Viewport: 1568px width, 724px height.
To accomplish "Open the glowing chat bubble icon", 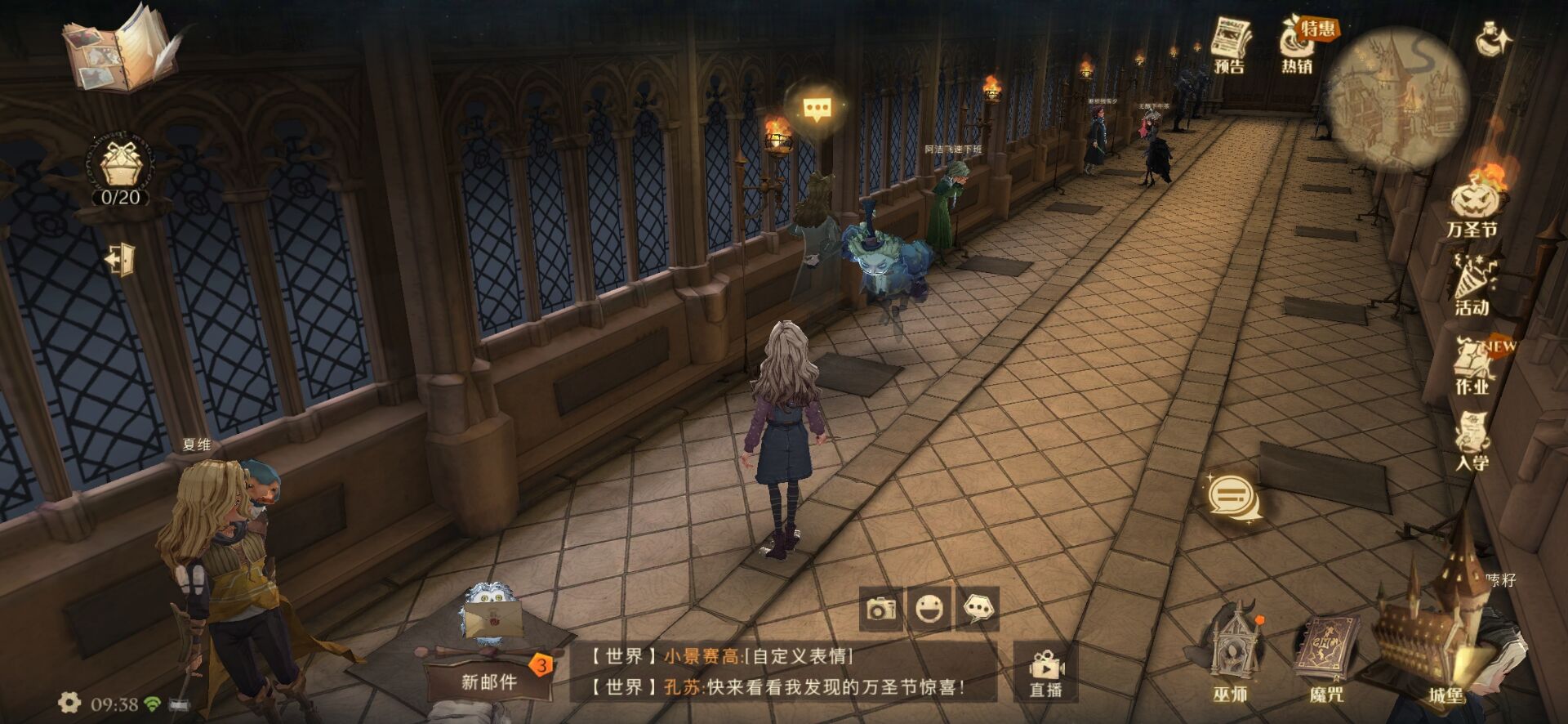I will pos(1232,498).
